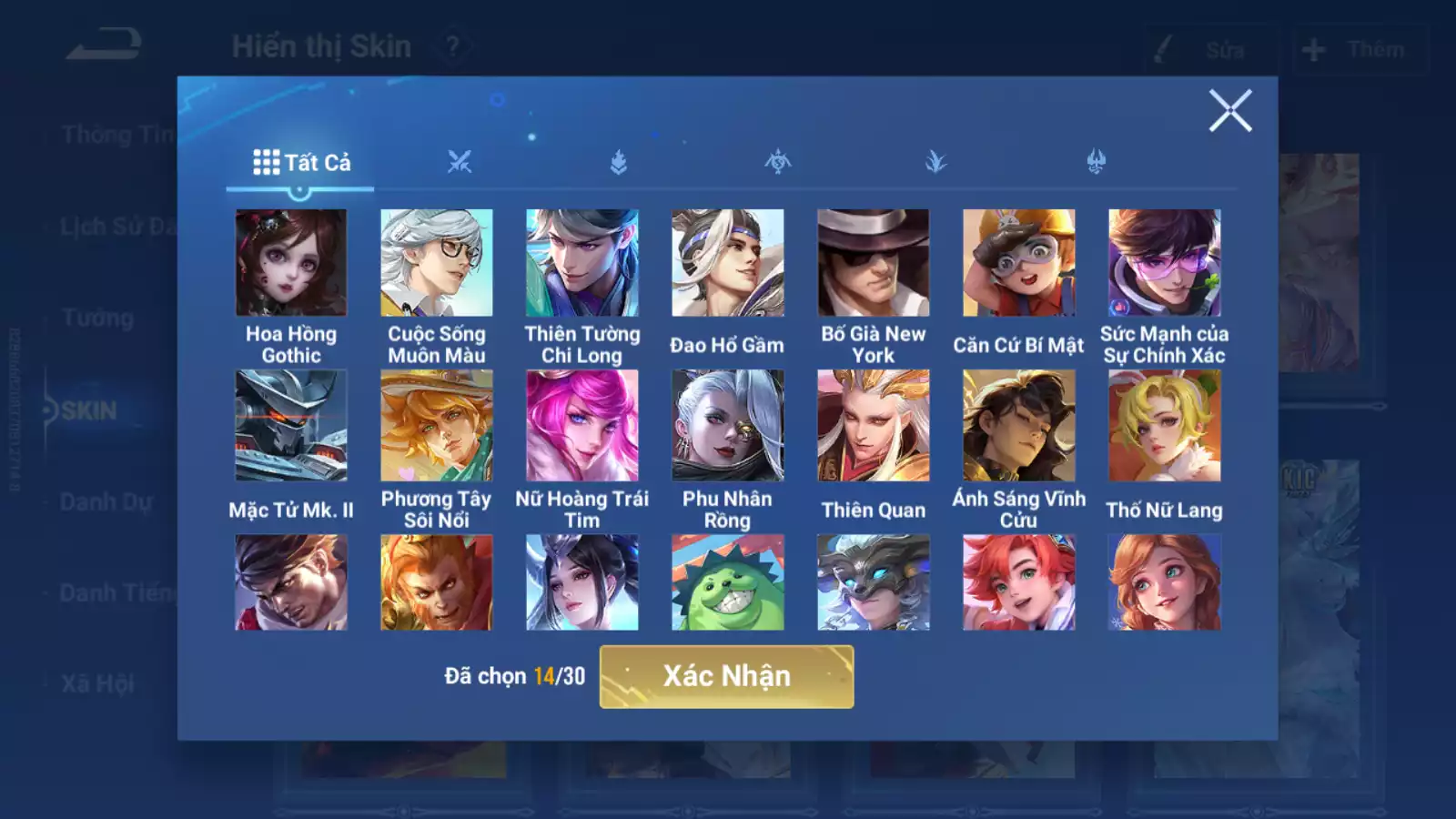This screenshot has width=1456, height=819.
Task: Select the demon-mask class filter icon
Action: (x=1097, y=162)
